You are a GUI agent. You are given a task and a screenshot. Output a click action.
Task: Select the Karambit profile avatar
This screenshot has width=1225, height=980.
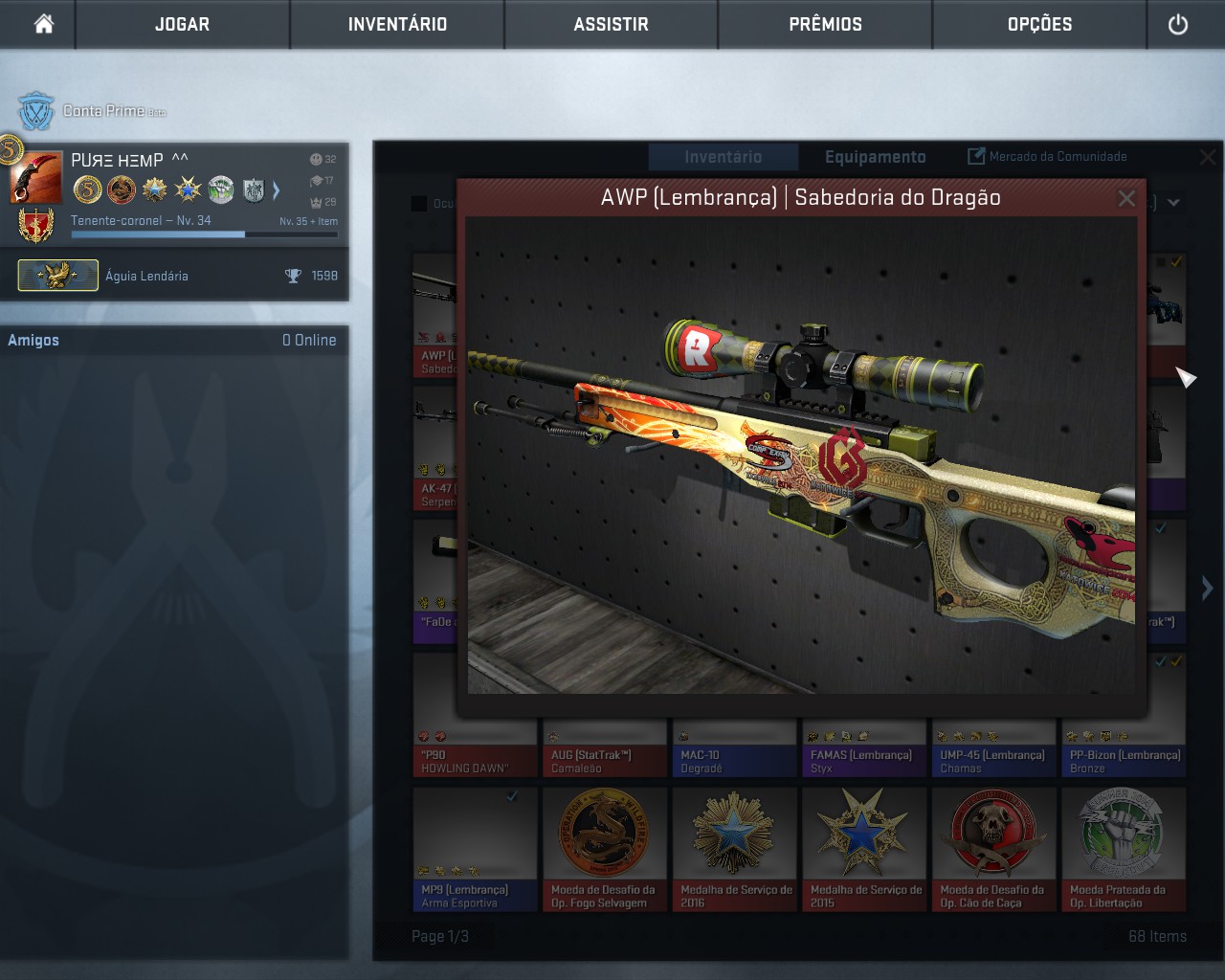35,176
